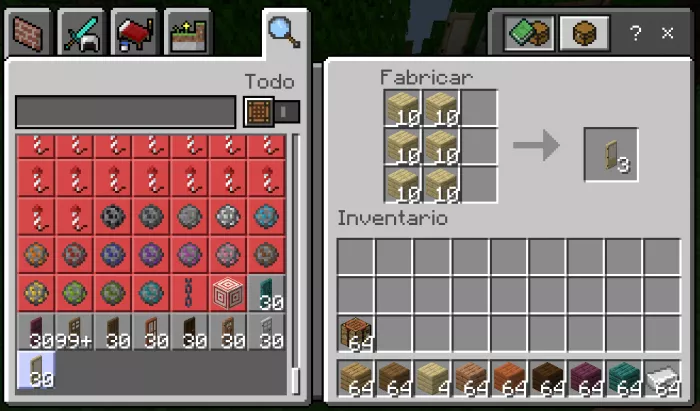Image resolution: width=700 pixels, height=411 pixels.
Task: Close the crafting screen with the X
Action: pos(667,33)
